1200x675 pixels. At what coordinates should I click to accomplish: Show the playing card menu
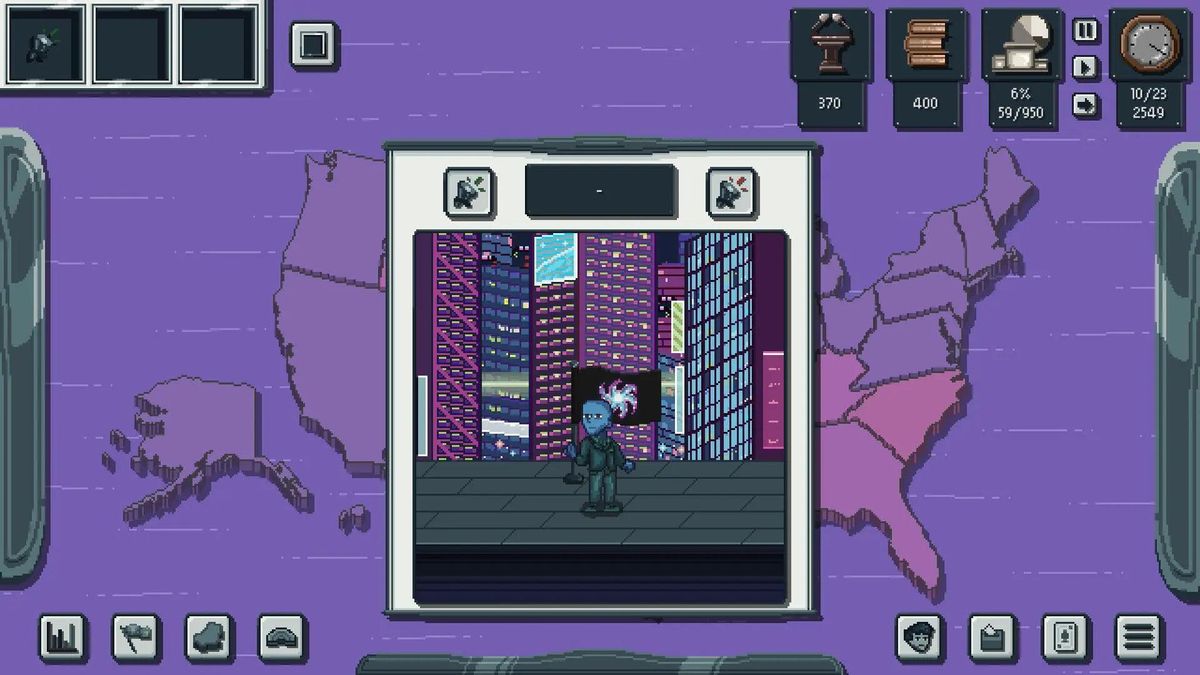pyautogui.click(x=1066, y=636)
